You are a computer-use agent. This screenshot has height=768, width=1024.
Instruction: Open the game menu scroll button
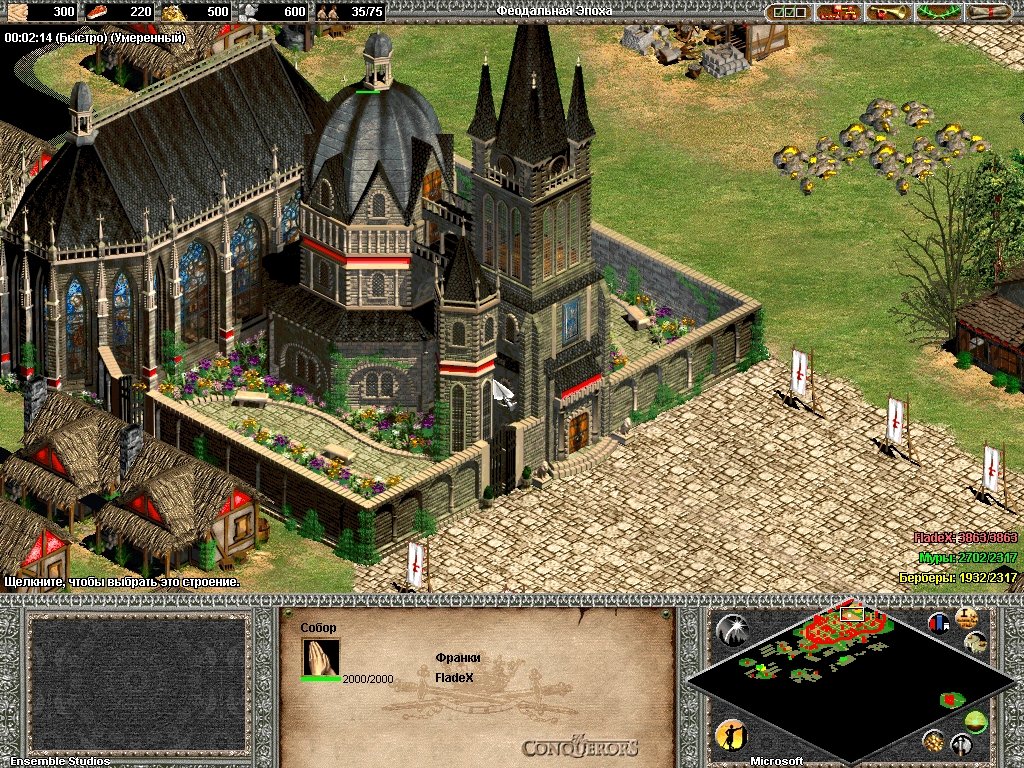(x=992, y=12)
